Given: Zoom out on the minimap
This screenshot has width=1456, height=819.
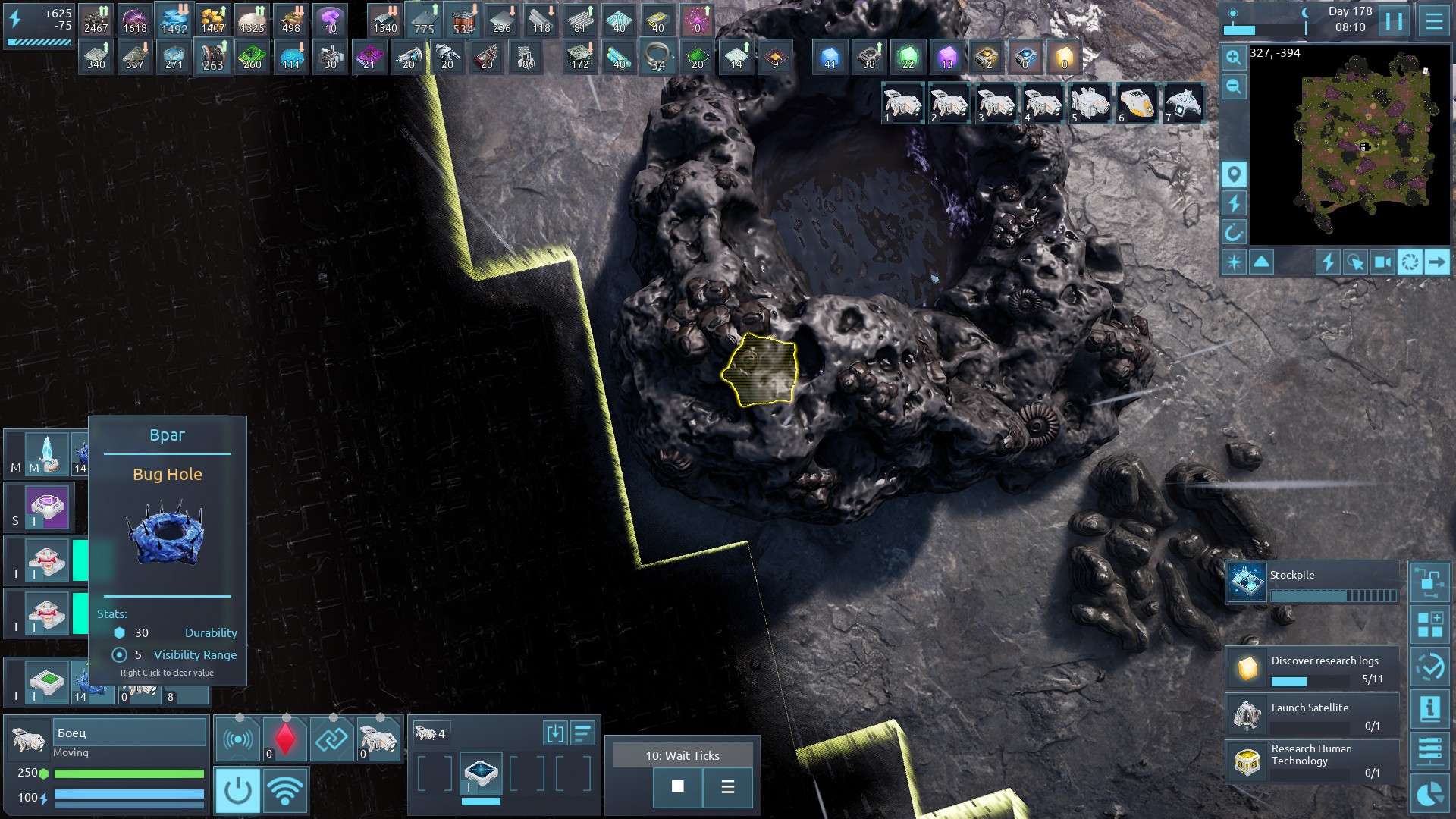Looking at the screenshot, I should pos(1234,86).
